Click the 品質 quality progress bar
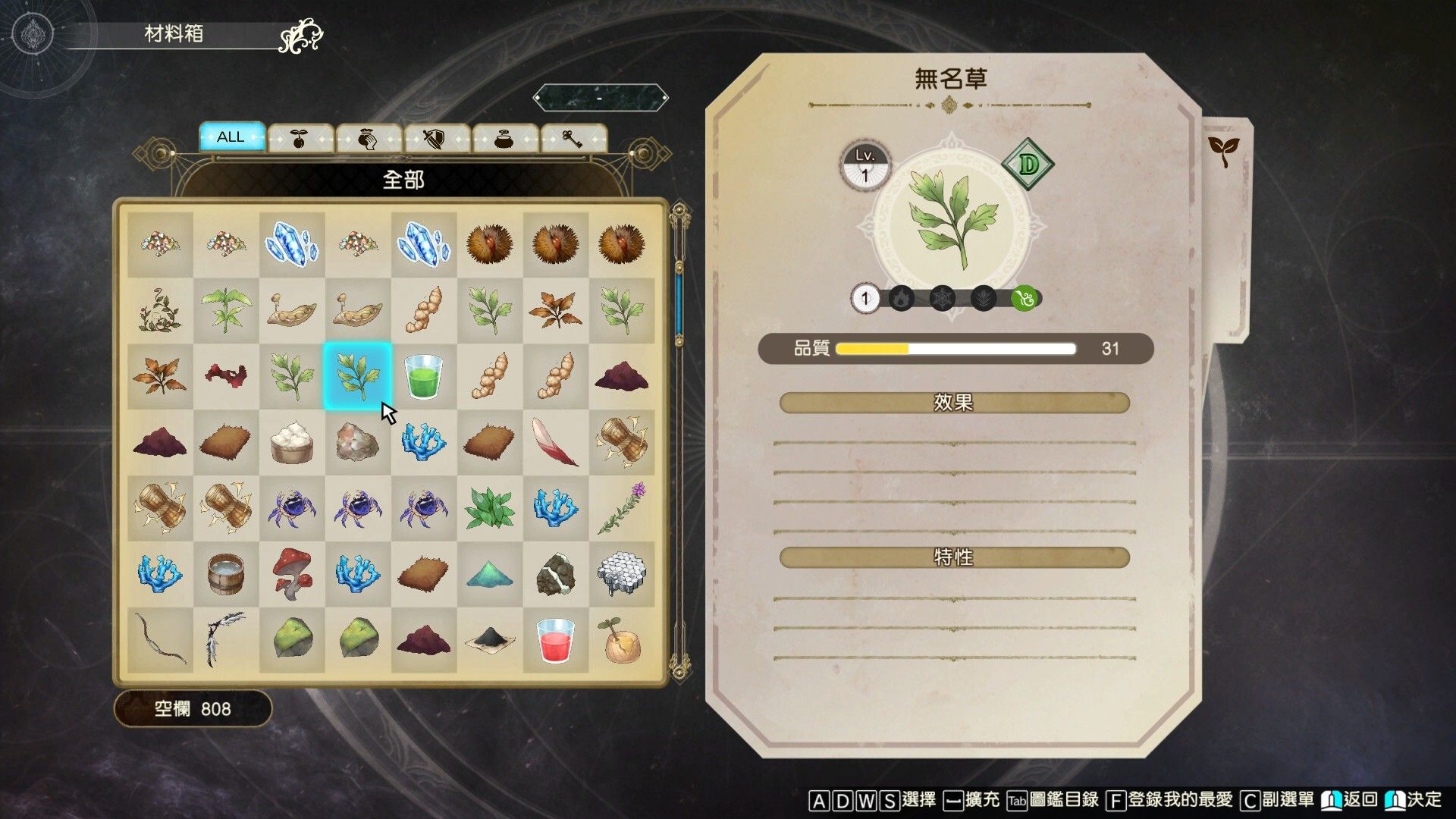1456x819 pixels. [x=955, y=349]
